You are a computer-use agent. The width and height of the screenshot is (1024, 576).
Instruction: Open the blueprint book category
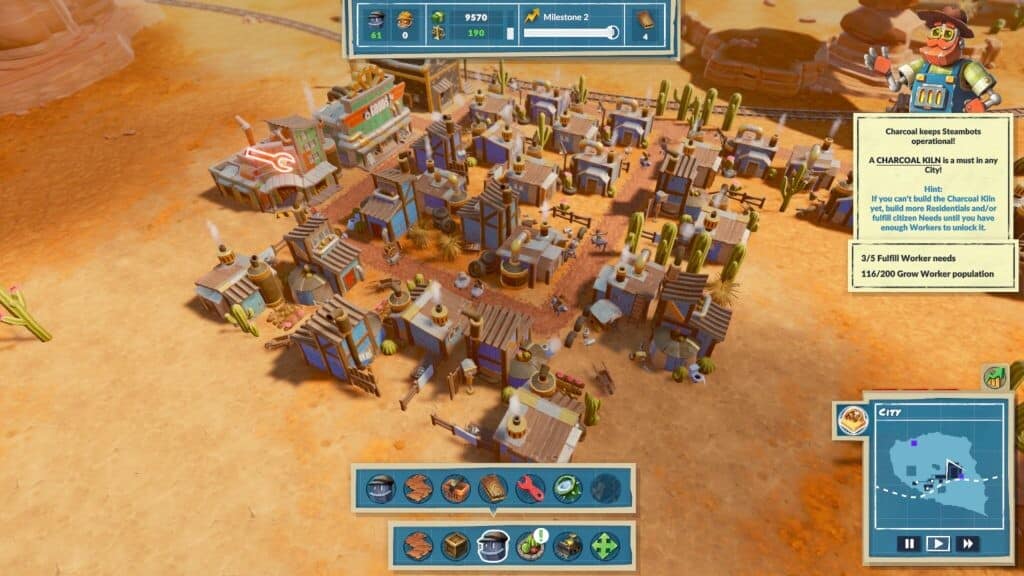click(494, 488)
